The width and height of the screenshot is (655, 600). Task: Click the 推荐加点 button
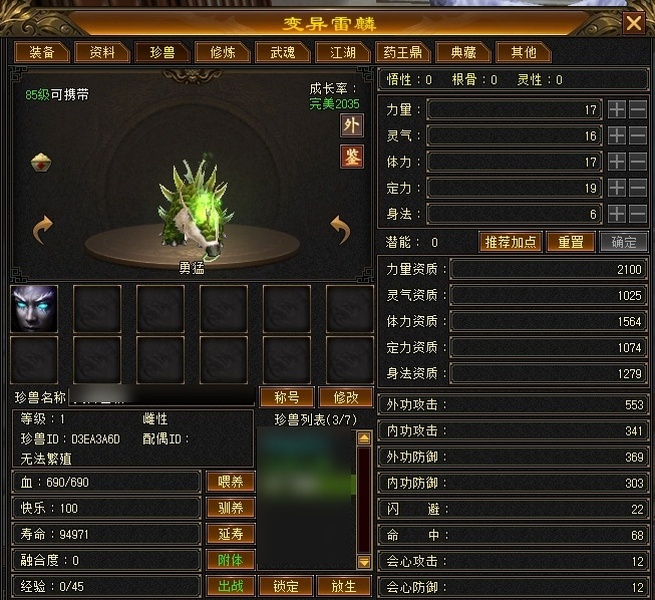coord(511,242)
